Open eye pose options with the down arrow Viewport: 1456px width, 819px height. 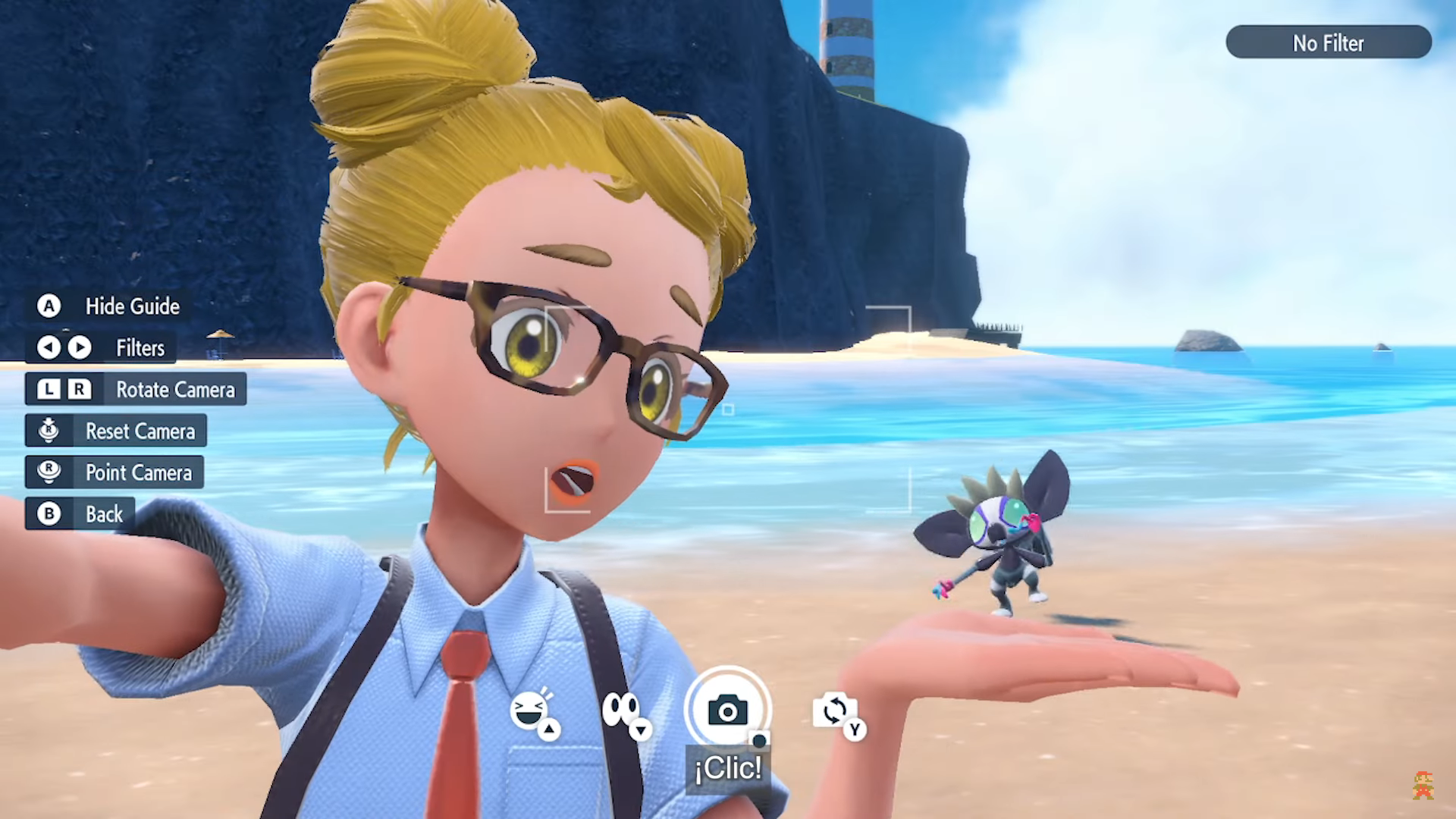click(x=642, y=731)
